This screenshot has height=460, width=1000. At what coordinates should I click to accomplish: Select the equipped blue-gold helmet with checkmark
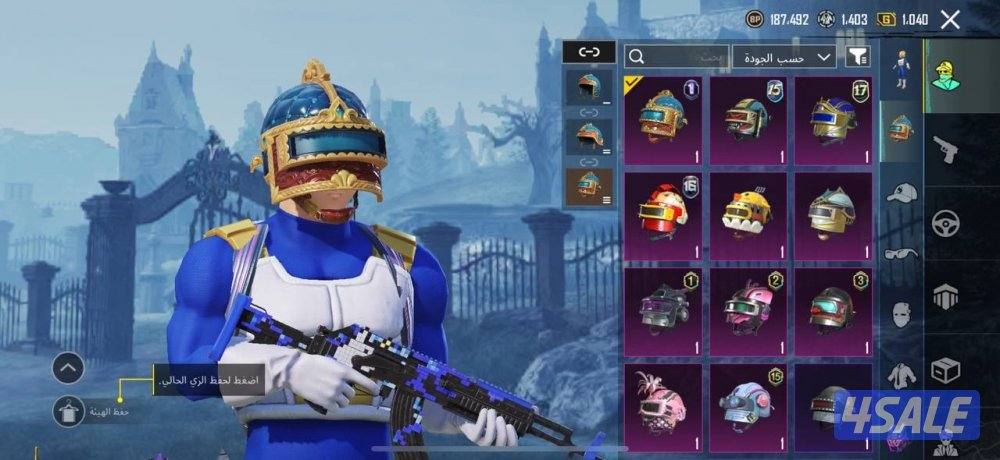coord(663,120)
